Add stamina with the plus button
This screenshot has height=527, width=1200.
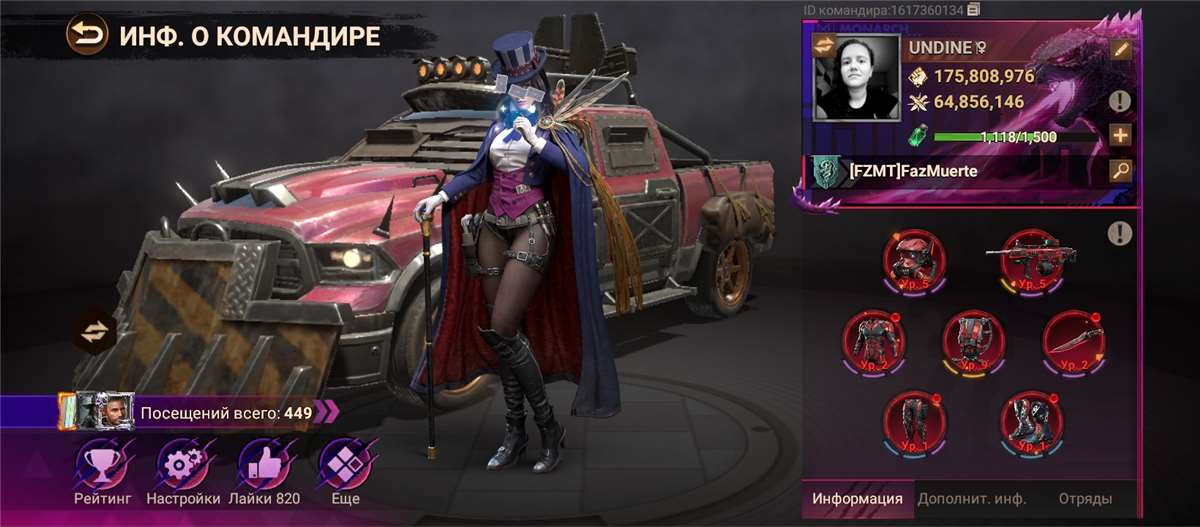click(1120, 135)
